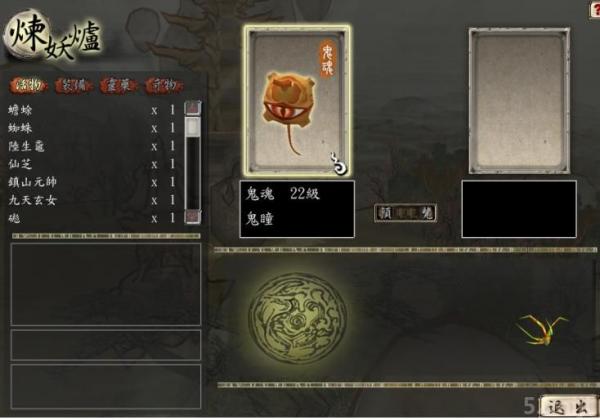Screen dimensions: 600x420
Task: Open help with the red question mark
Action: click(x=594, y=8)
